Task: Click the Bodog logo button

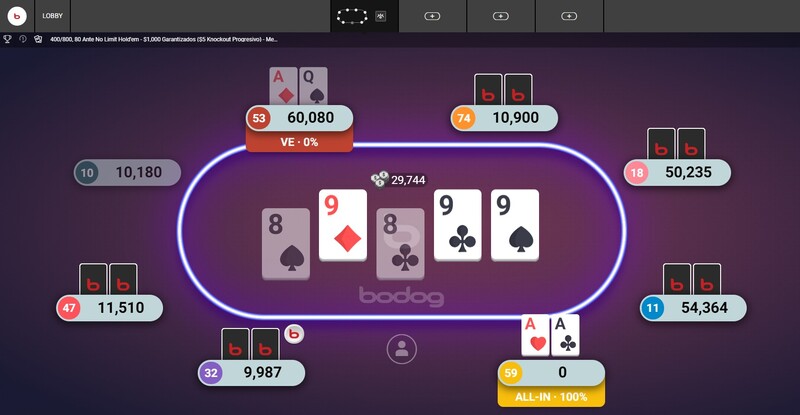Action: coord(17,16)
